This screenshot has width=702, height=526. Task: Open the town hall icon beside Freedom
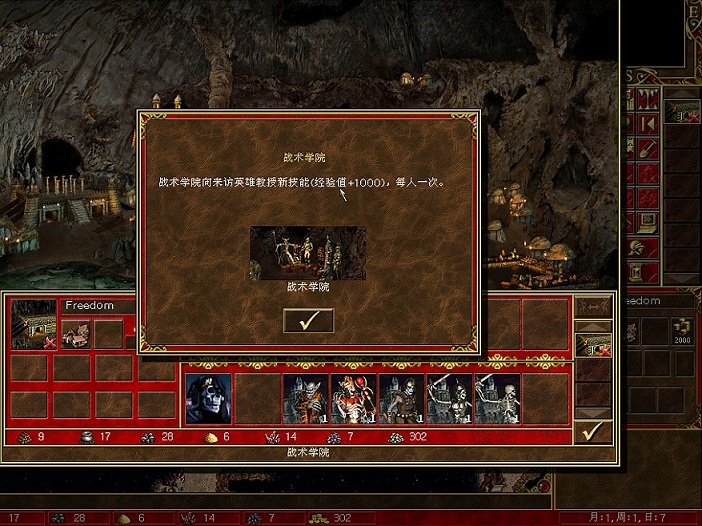[x=76, y=332]
